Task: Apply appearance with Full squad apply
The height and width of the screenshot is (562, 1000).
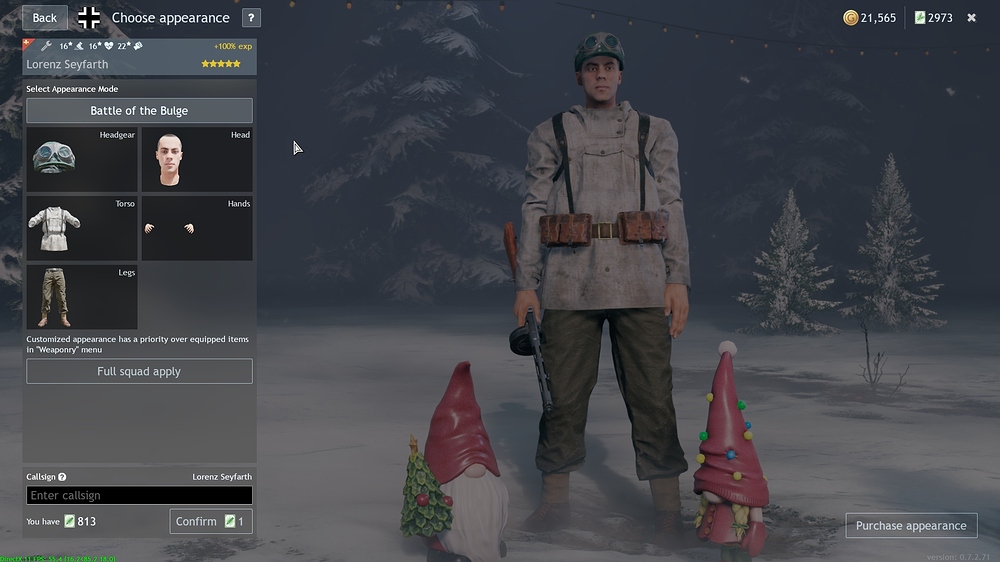Action: [139, 372]
